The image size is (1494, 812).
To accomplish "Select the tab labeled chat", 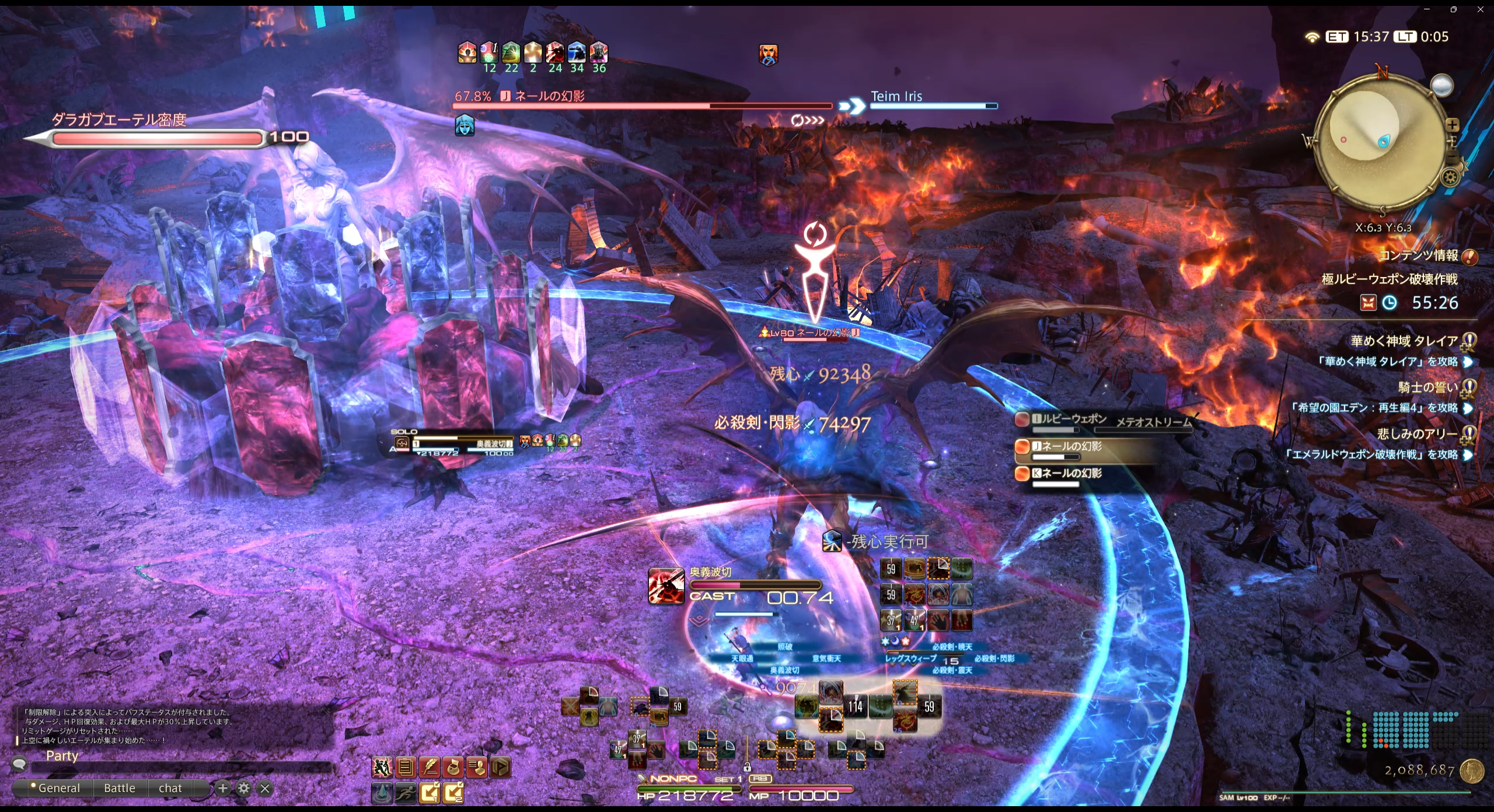I will tap(170, 788).
